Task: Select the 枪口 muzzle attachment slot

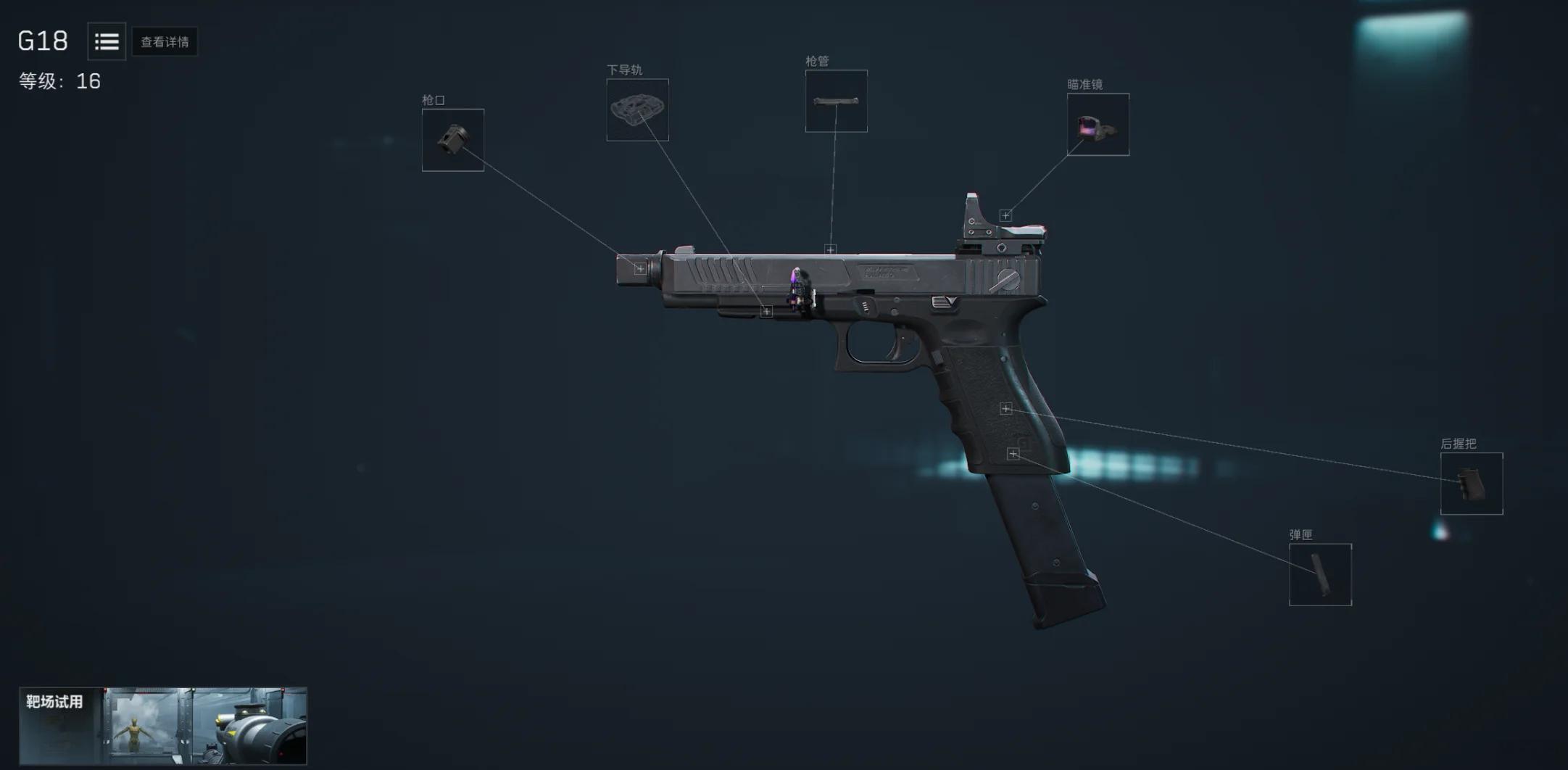Action: [453, 140]
